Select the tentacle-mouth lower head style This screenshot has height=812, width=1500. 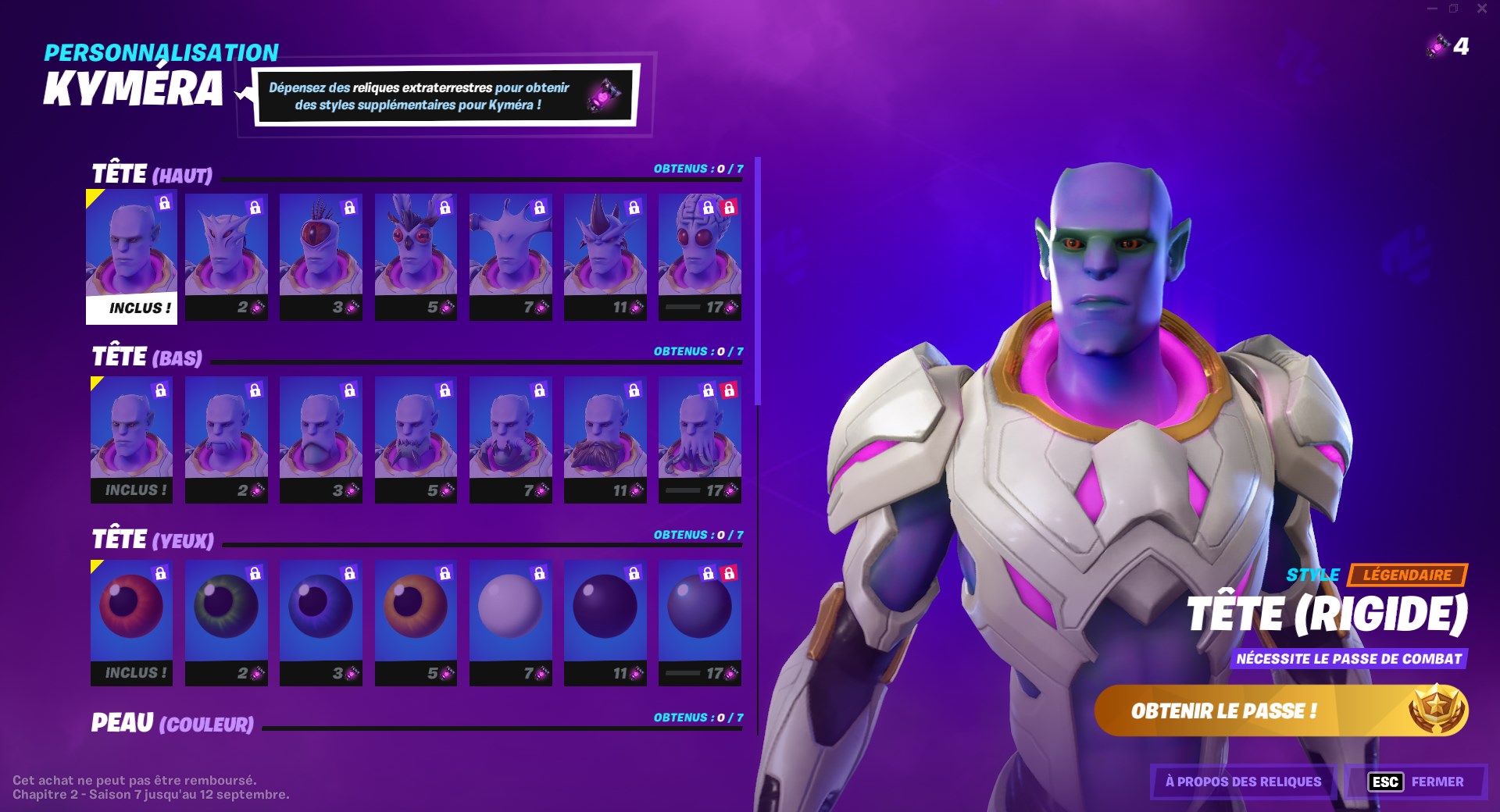pyautogui.click(x=700, y=437)
